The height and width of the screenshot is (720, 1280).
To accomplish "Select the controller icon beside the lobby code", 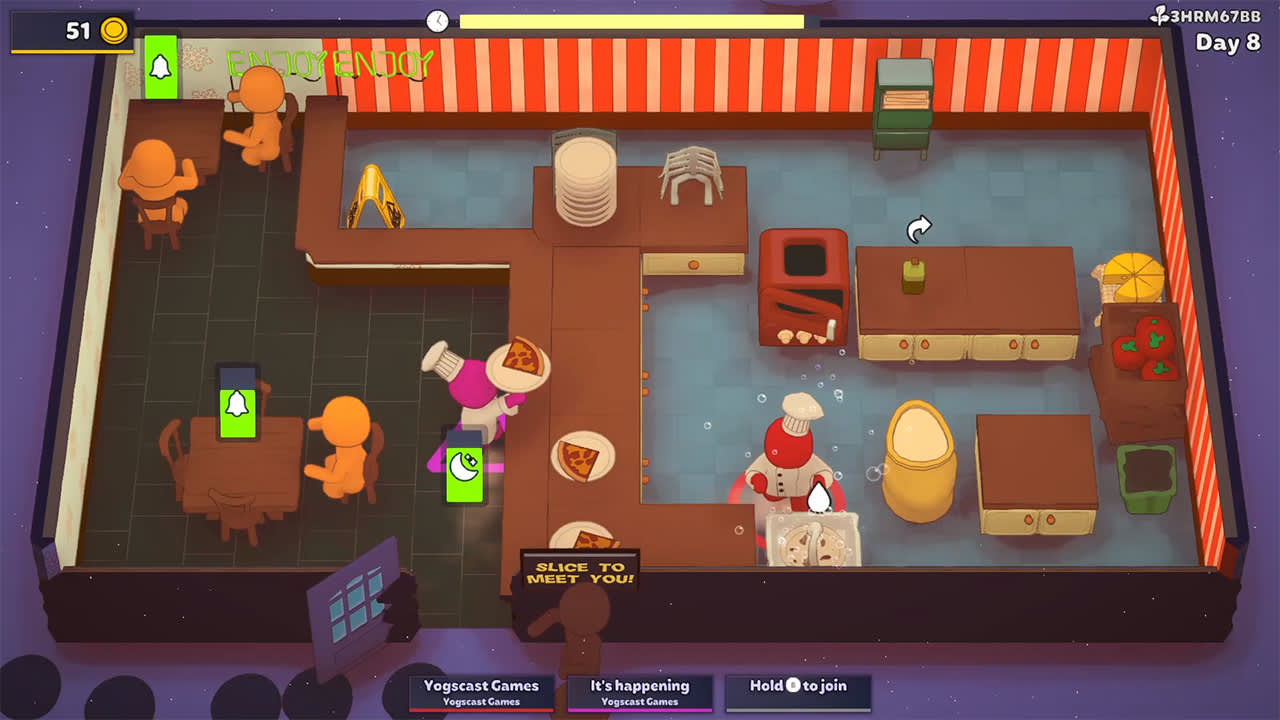I will 1158,15.
